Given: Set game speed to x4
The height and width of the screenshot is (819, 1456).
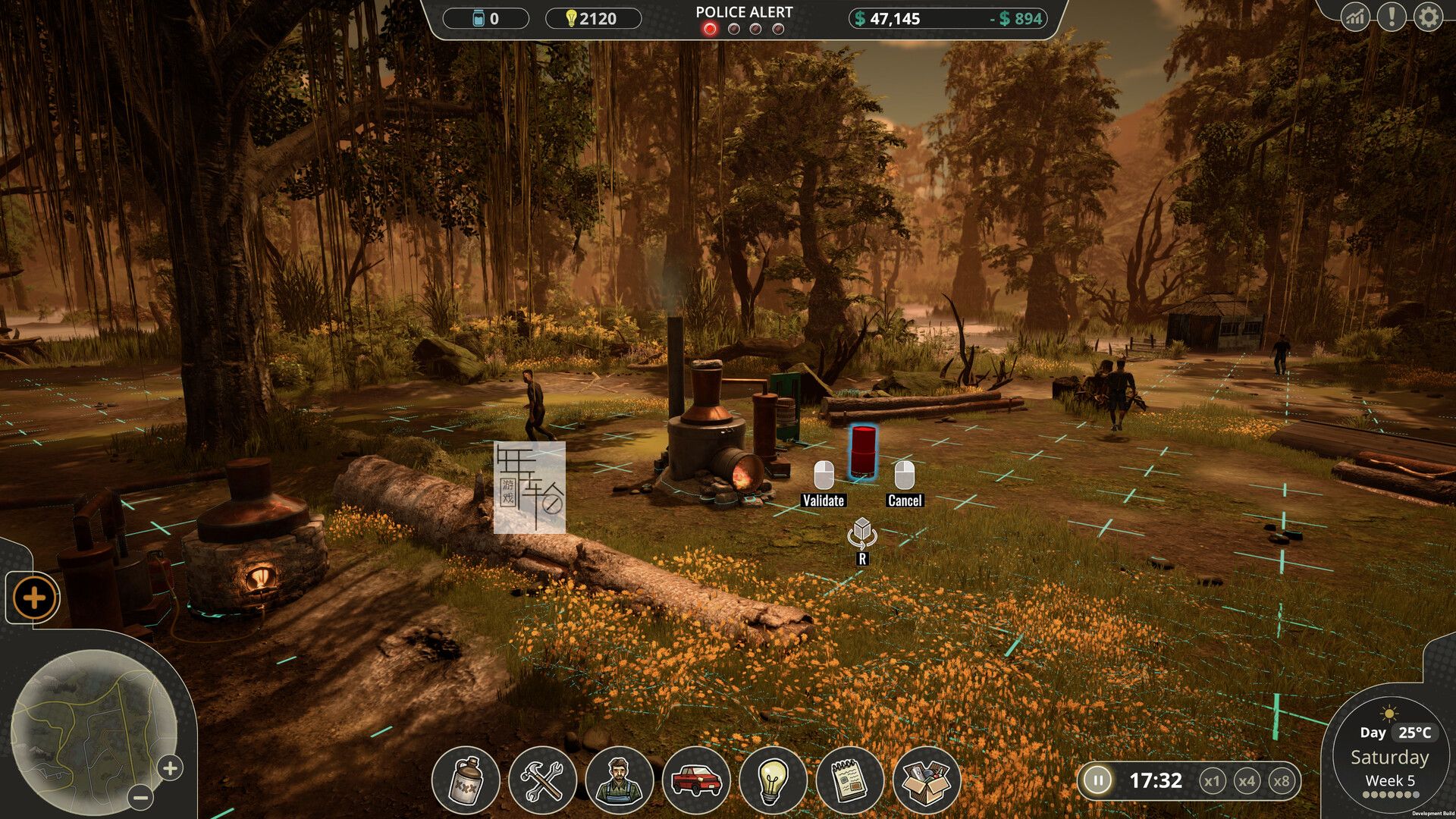Looking at the screenshot, I should 1247,781.
